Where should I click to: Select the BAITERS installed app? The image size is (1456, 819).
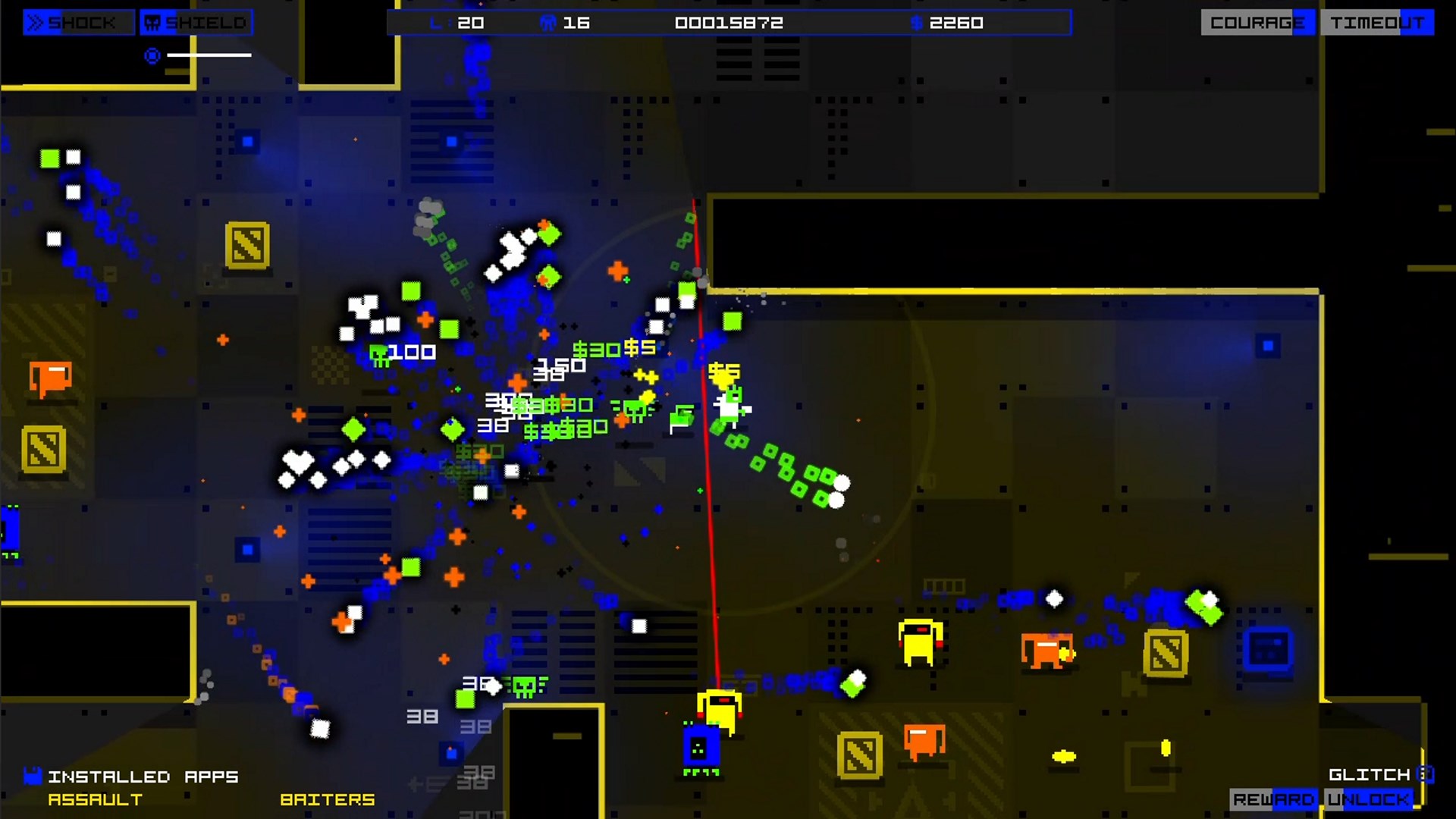(328, 799)
